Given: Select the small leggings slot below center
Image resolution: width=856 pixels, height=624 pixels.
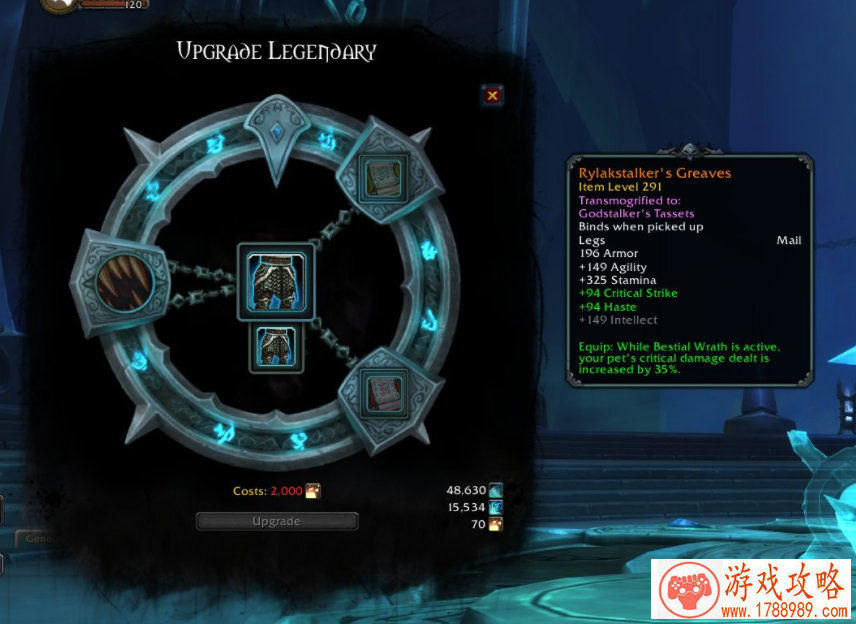Looking at the screenshot, I should [276, 349].
